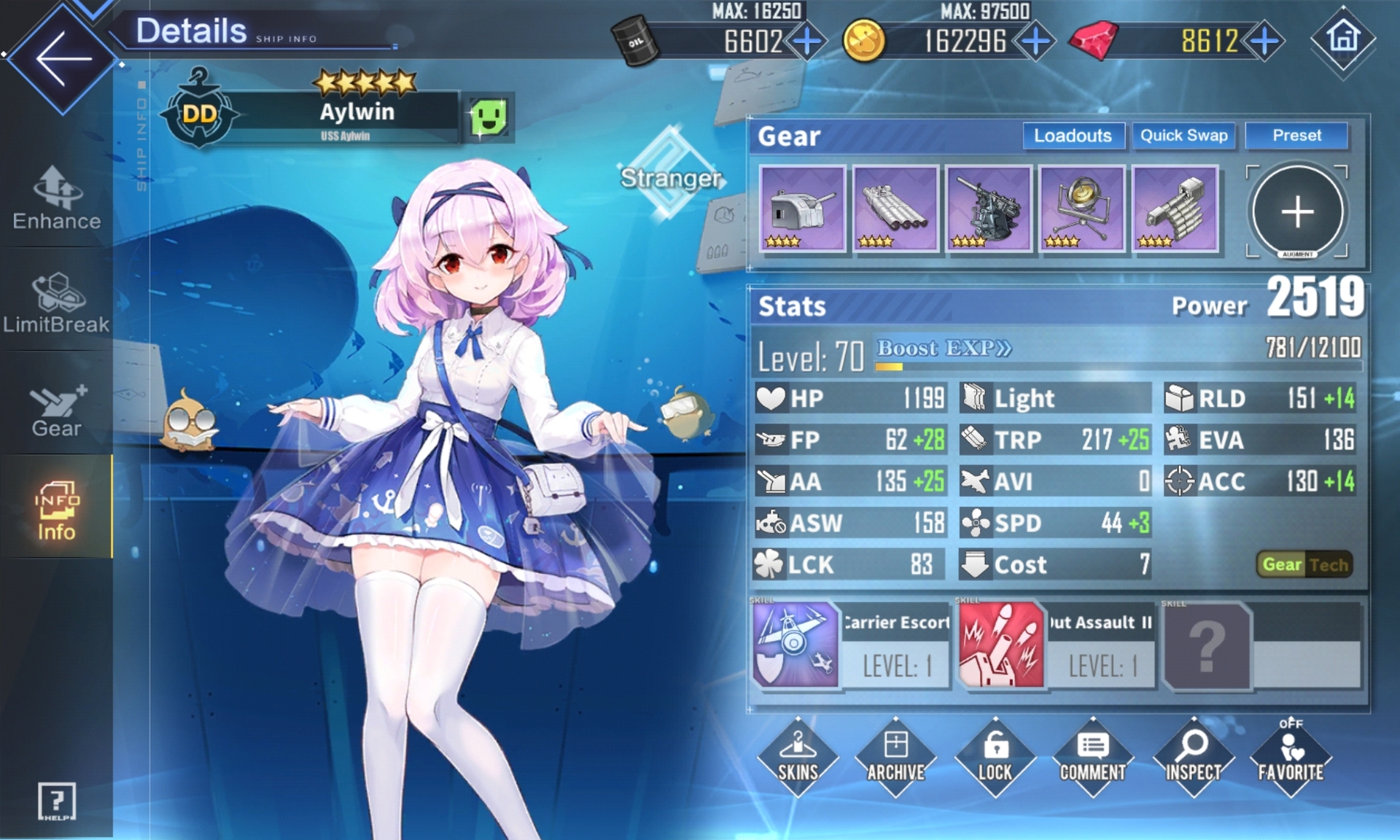Click the Quick Swap button
1400x840 pixels.
coord(1183,136)
